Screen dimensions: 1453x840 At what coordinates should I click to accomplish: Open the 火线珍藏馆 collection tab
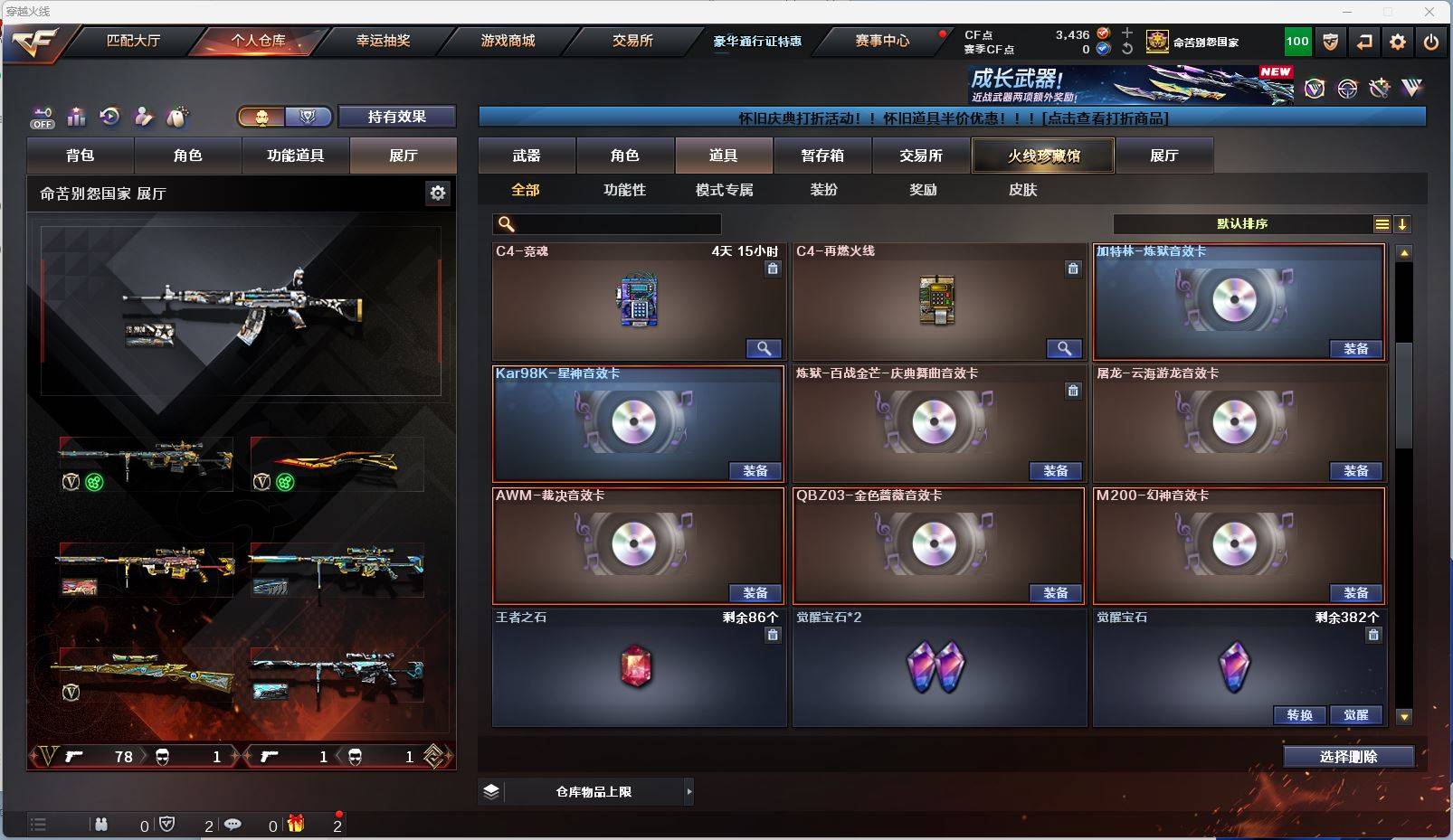point(1043,156)
